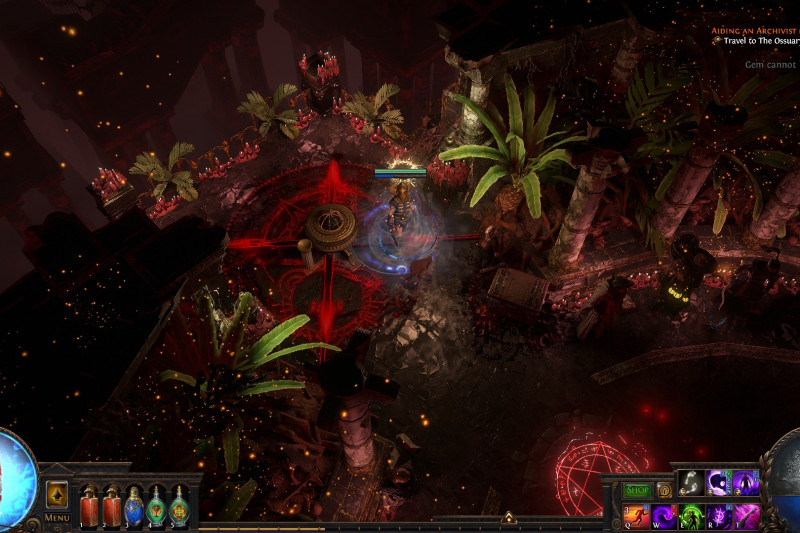Activate the green flask with winged emblem
The width and height of the screenshot is (800, 533).
157,505
